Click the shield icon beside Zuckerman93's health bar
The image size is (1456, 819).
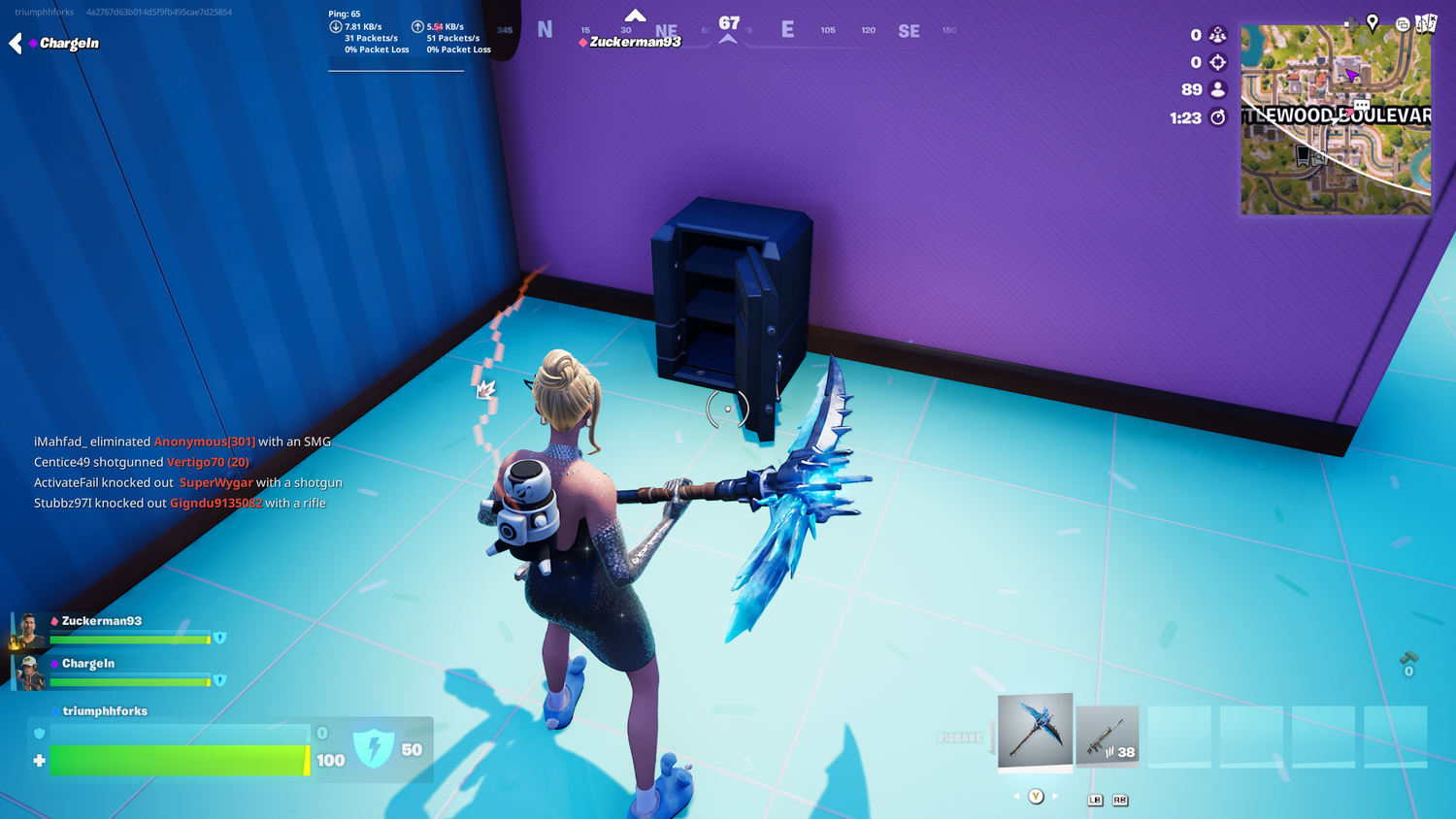[220, 639]
